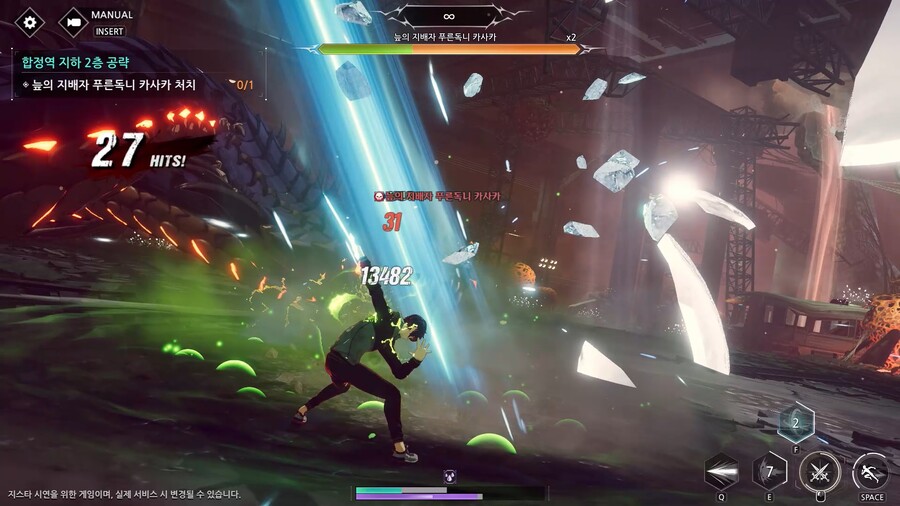Trigger the teal swirl skill showing 2
Image resolution: width=900 pixels, height=506 pixels.
pos(796,422)
